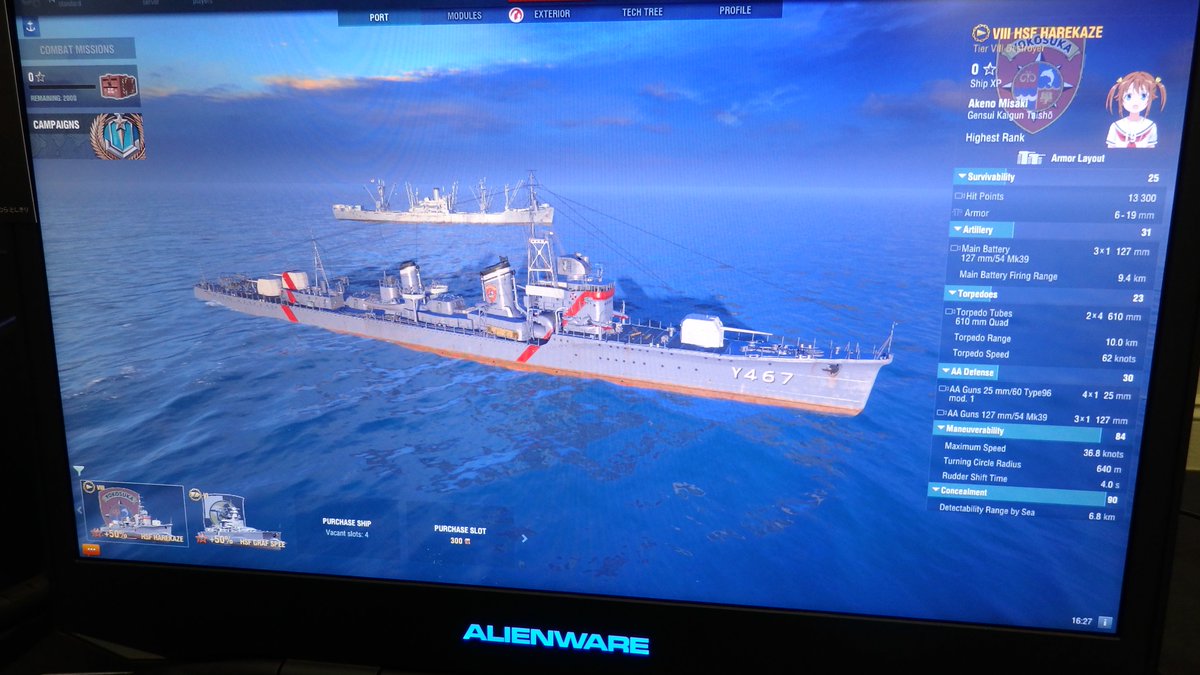Viewport: 1200px width, 675px height.
Task: Open the Modules tab
Action: coord(464,16)
